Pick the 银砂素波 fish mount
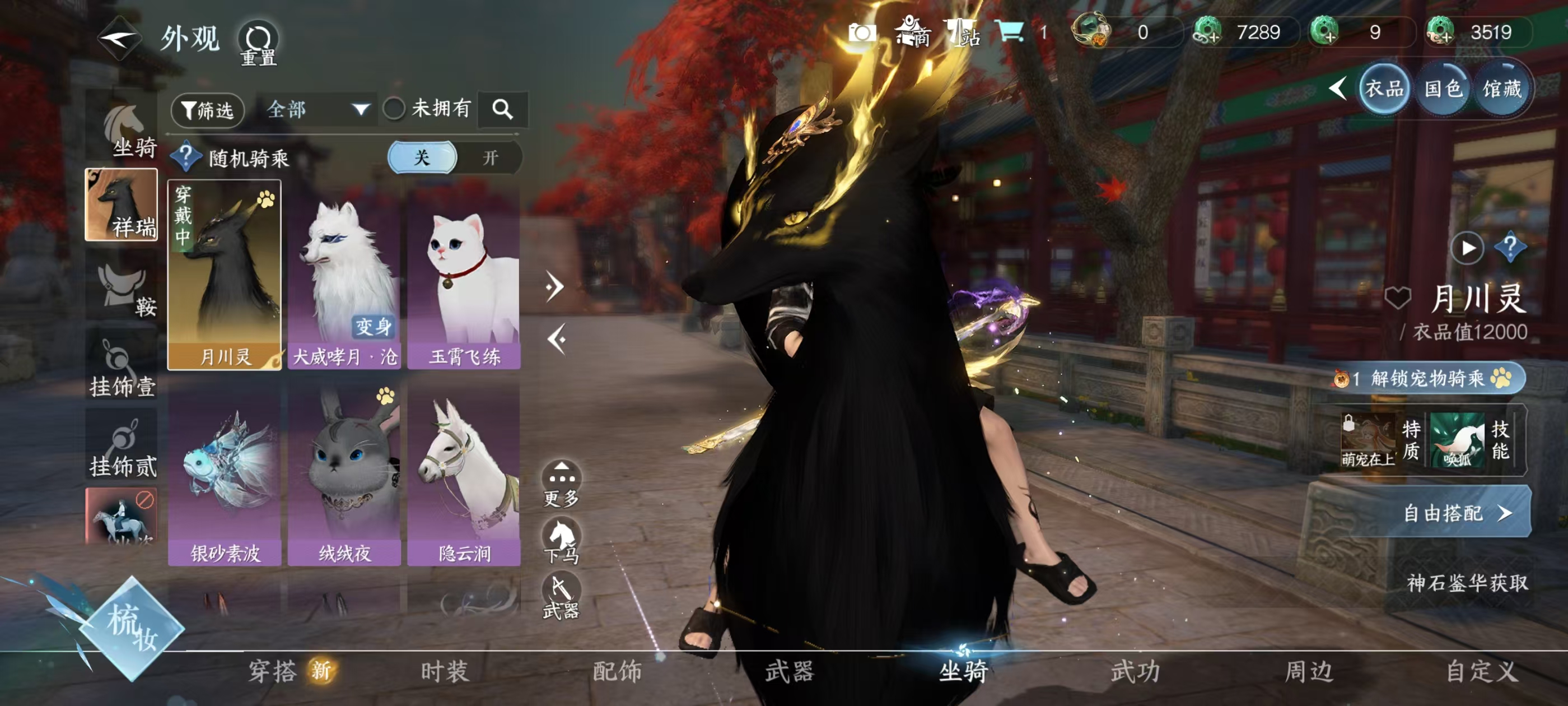Viewport: 1568px width, 706px height. [x=225, y=473]
